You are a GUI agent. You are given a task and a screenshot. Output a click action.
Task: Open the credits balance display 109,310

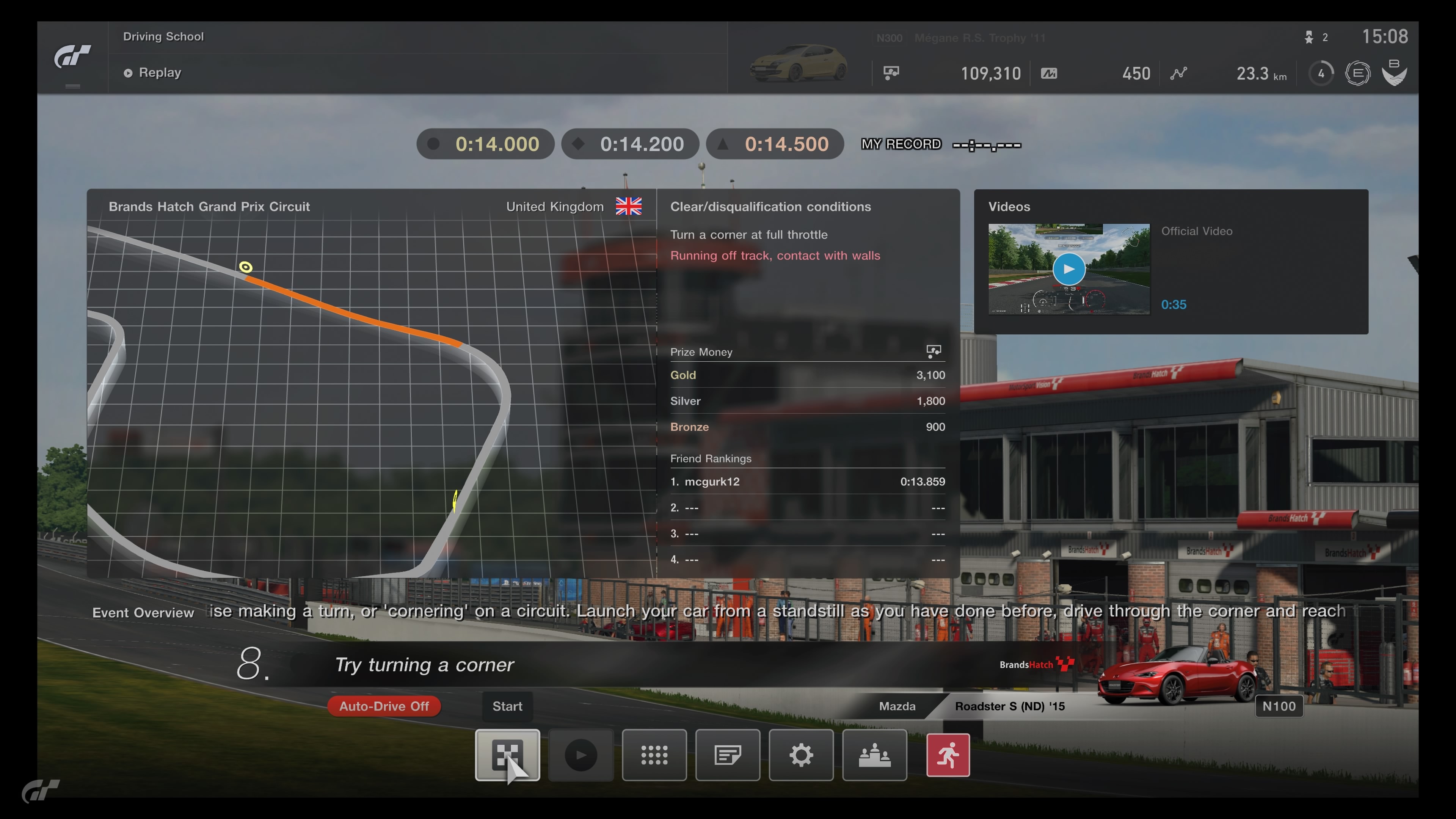point(990,74)
